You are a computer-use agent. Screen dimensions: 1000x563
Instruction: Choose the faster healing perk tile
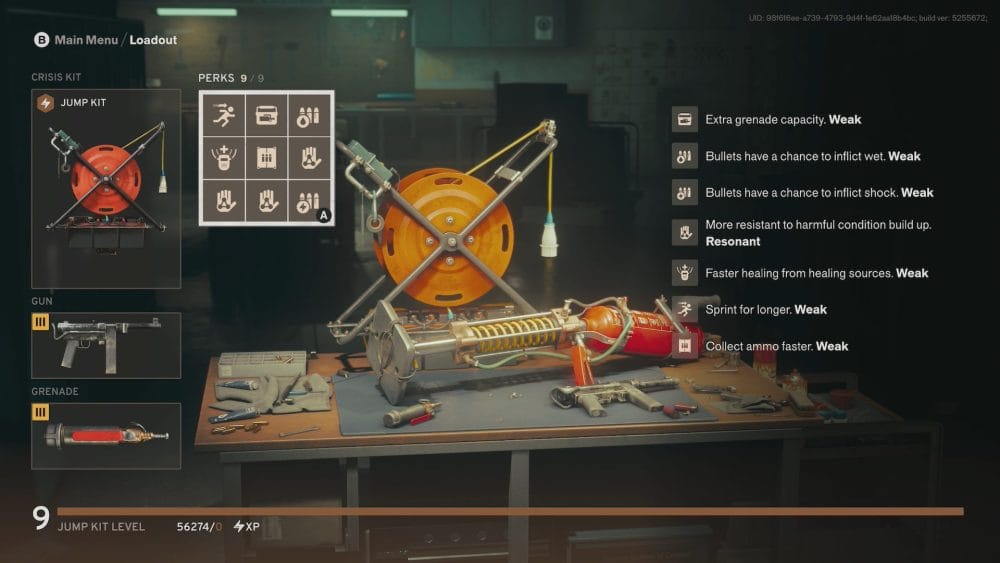pyautogui.click(x=225, y=158)
